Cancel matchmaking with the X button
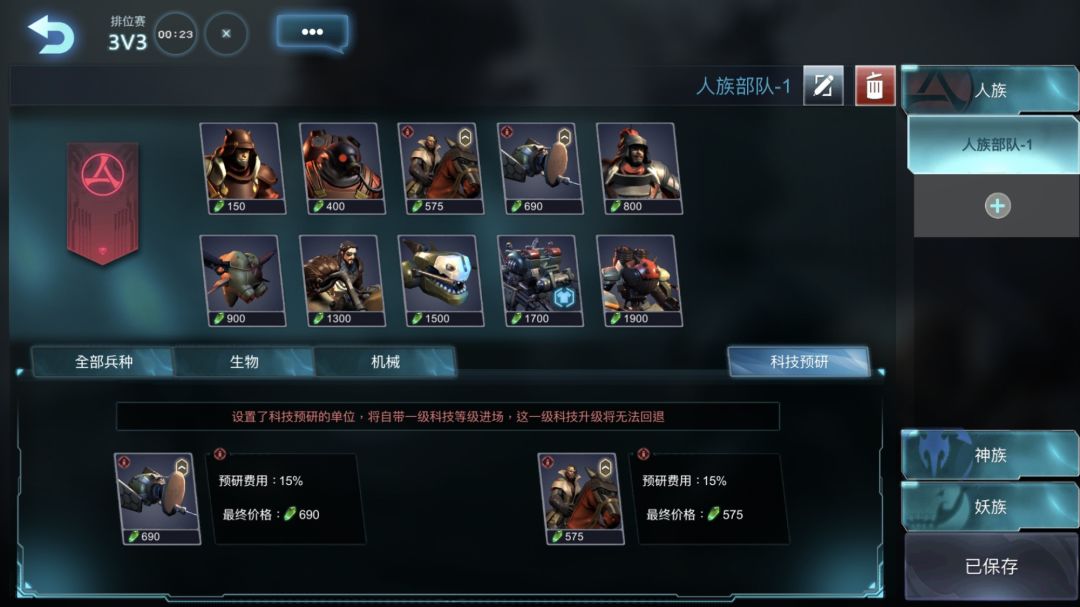Viewport: 1080px width, 607px height. point(226,34)
